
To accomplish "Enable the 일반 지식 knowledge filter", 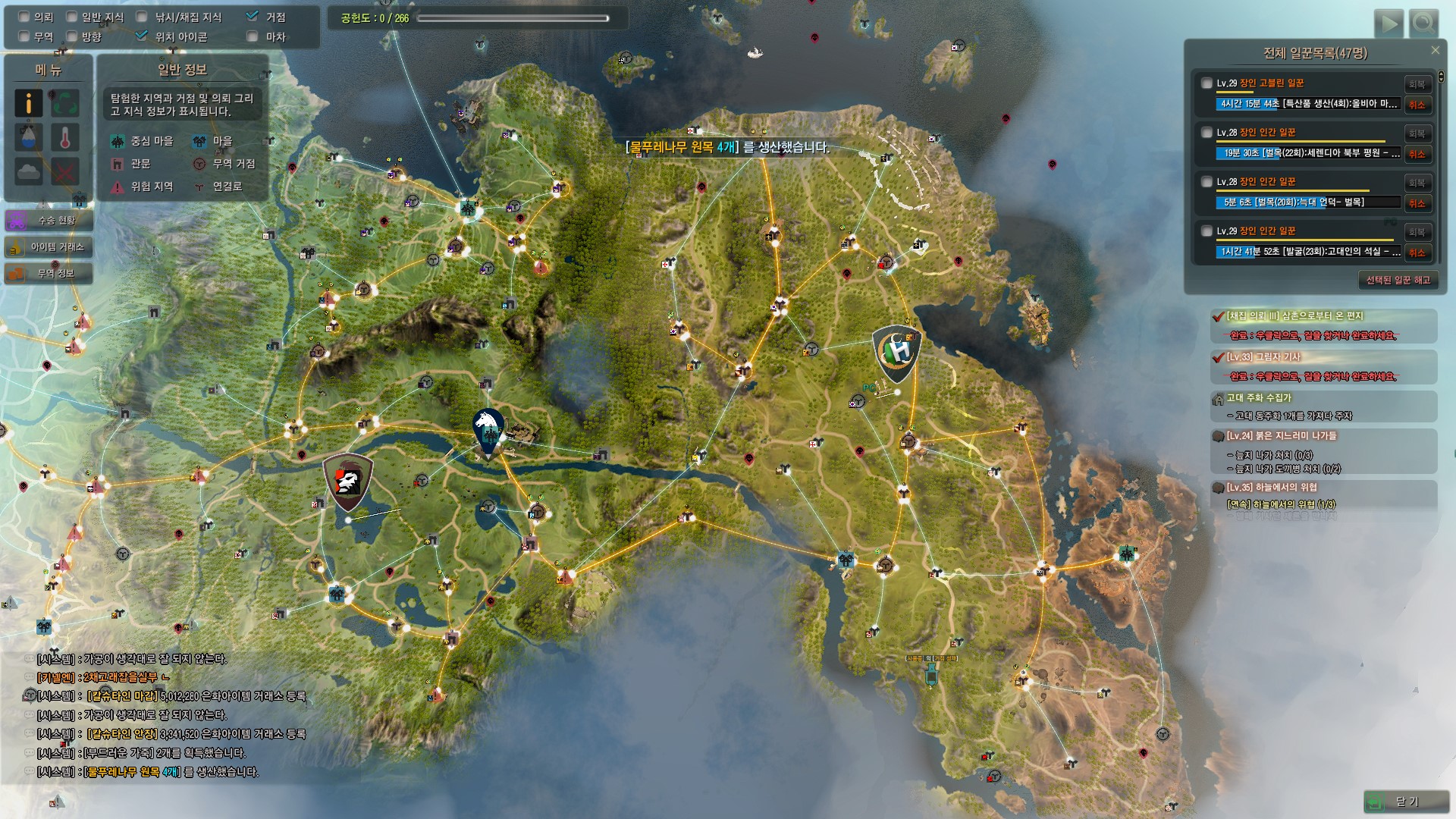I will click(x=71, y=17).
